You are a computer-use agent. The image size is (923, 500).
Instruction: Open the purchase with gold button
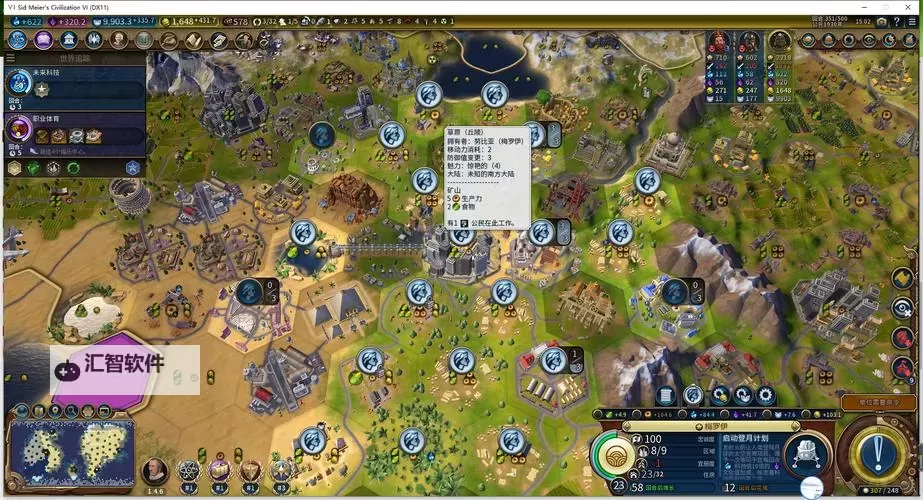pyautogui.click(x=719, y=396)
